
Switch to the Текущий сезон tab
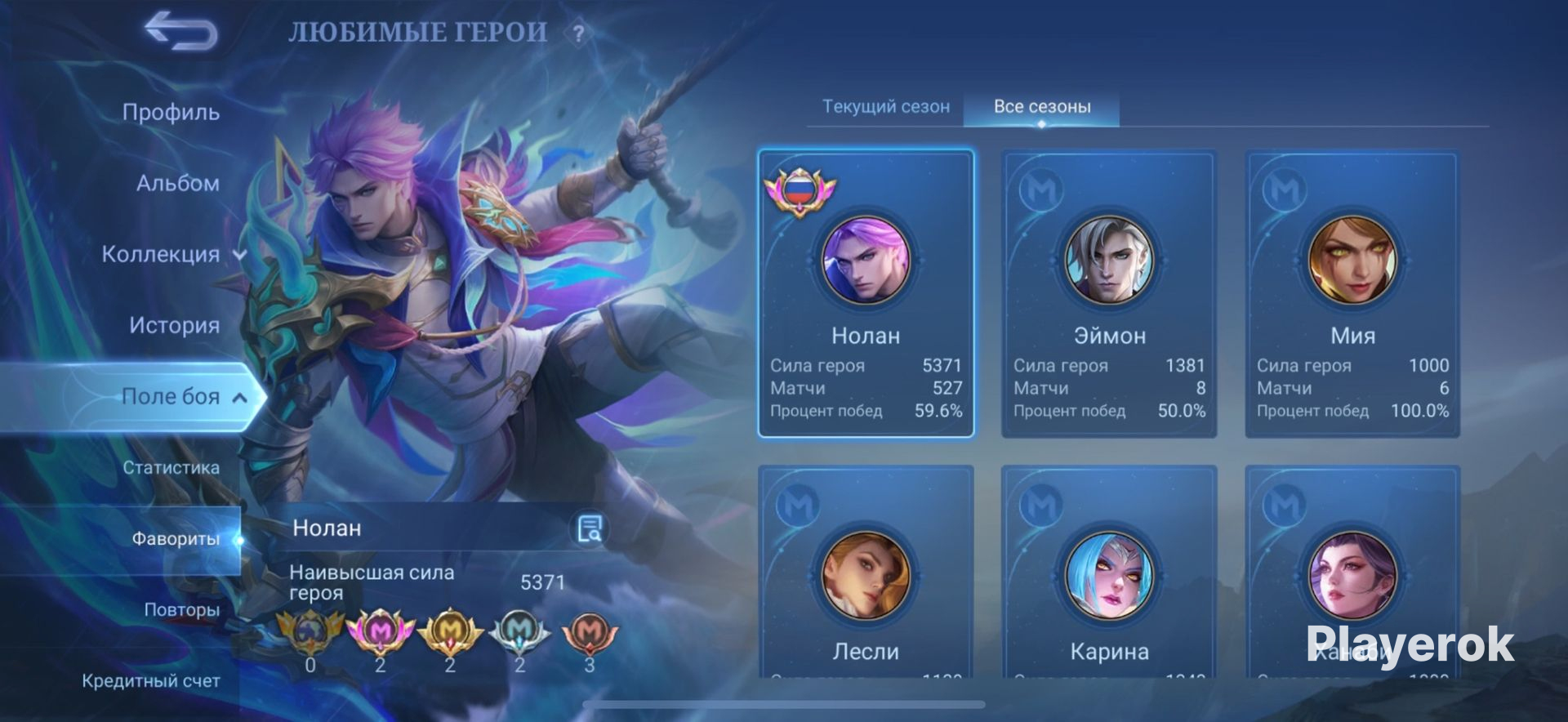[x=885, y=107]
